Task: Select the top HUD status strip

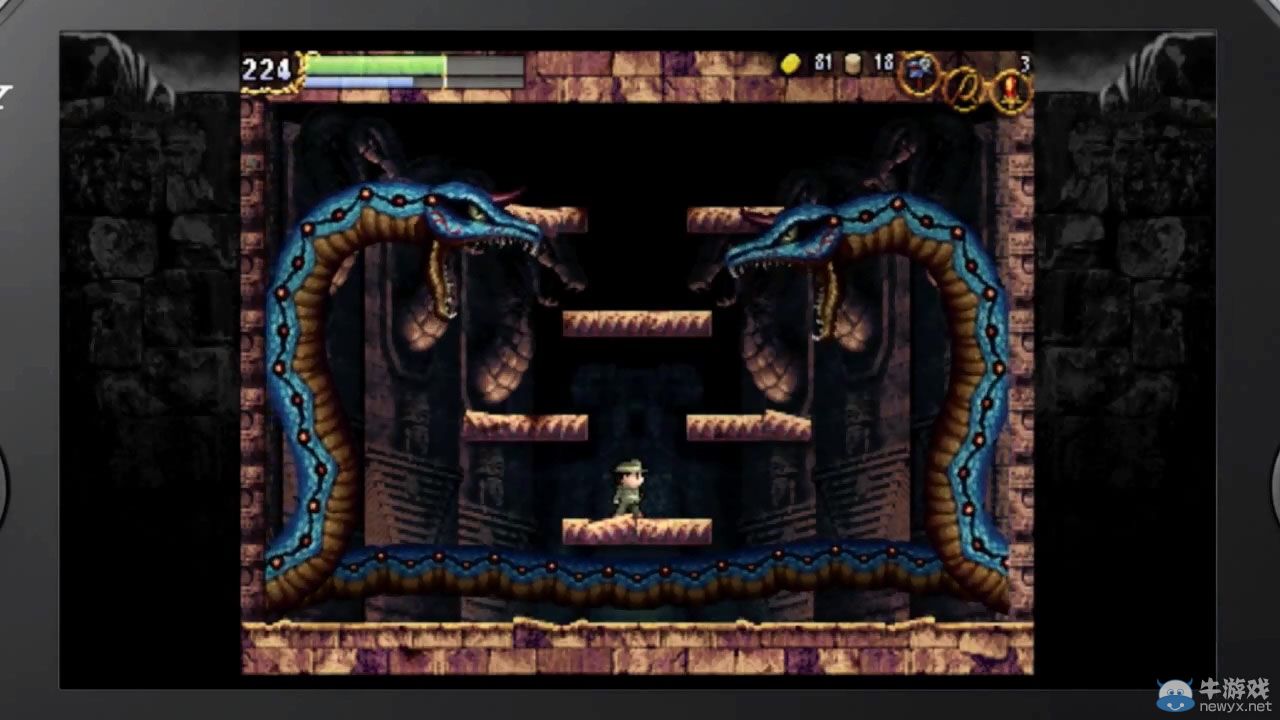Action: click(x=640, y=70)
